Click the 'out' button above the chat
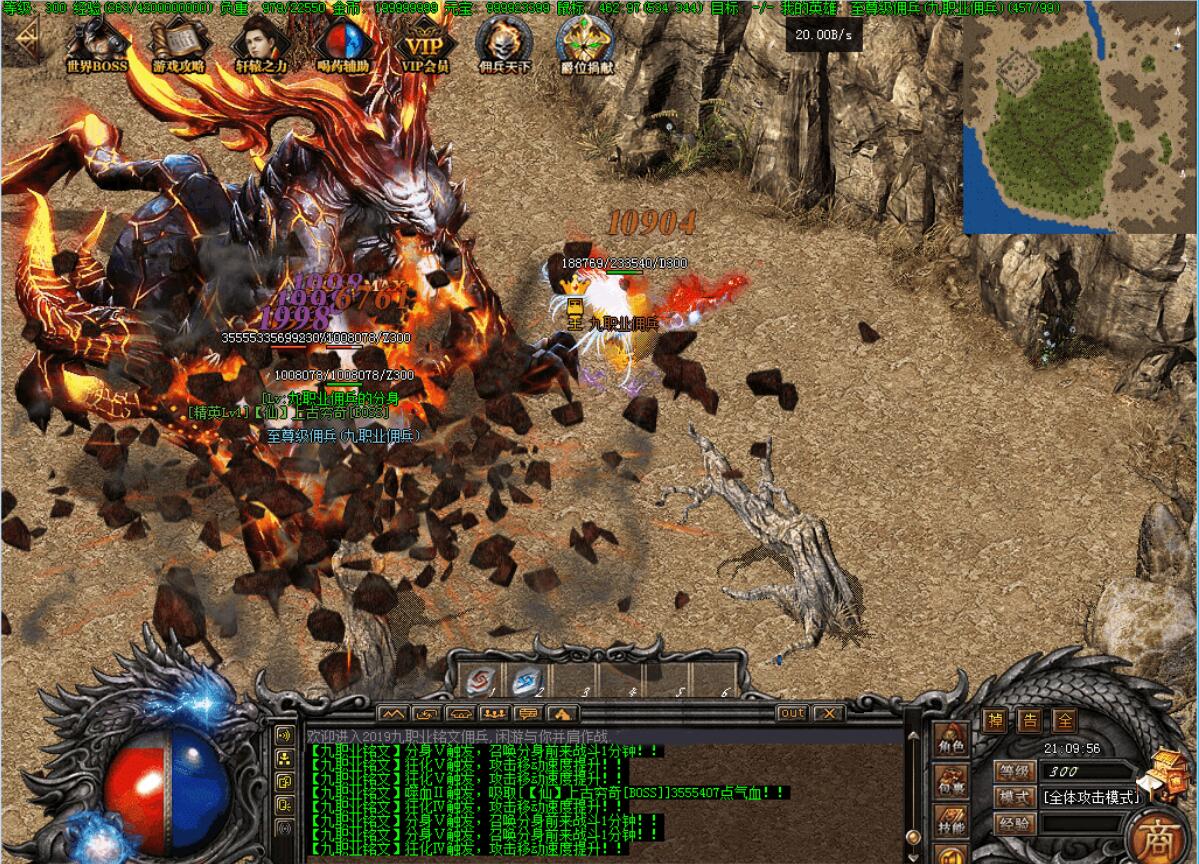 792,713
